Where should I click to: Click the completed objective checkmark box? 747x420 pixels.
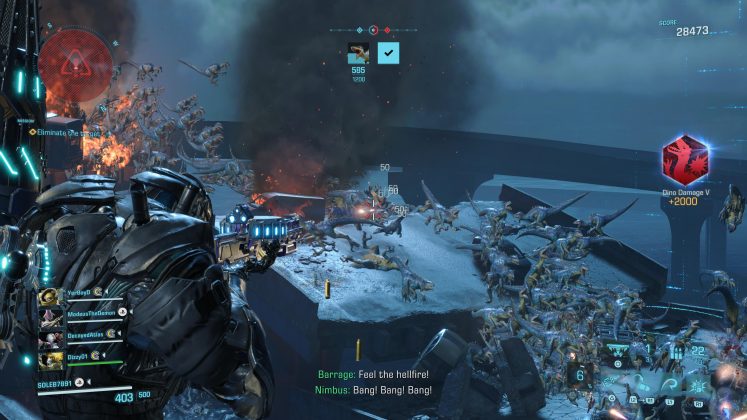388,52
